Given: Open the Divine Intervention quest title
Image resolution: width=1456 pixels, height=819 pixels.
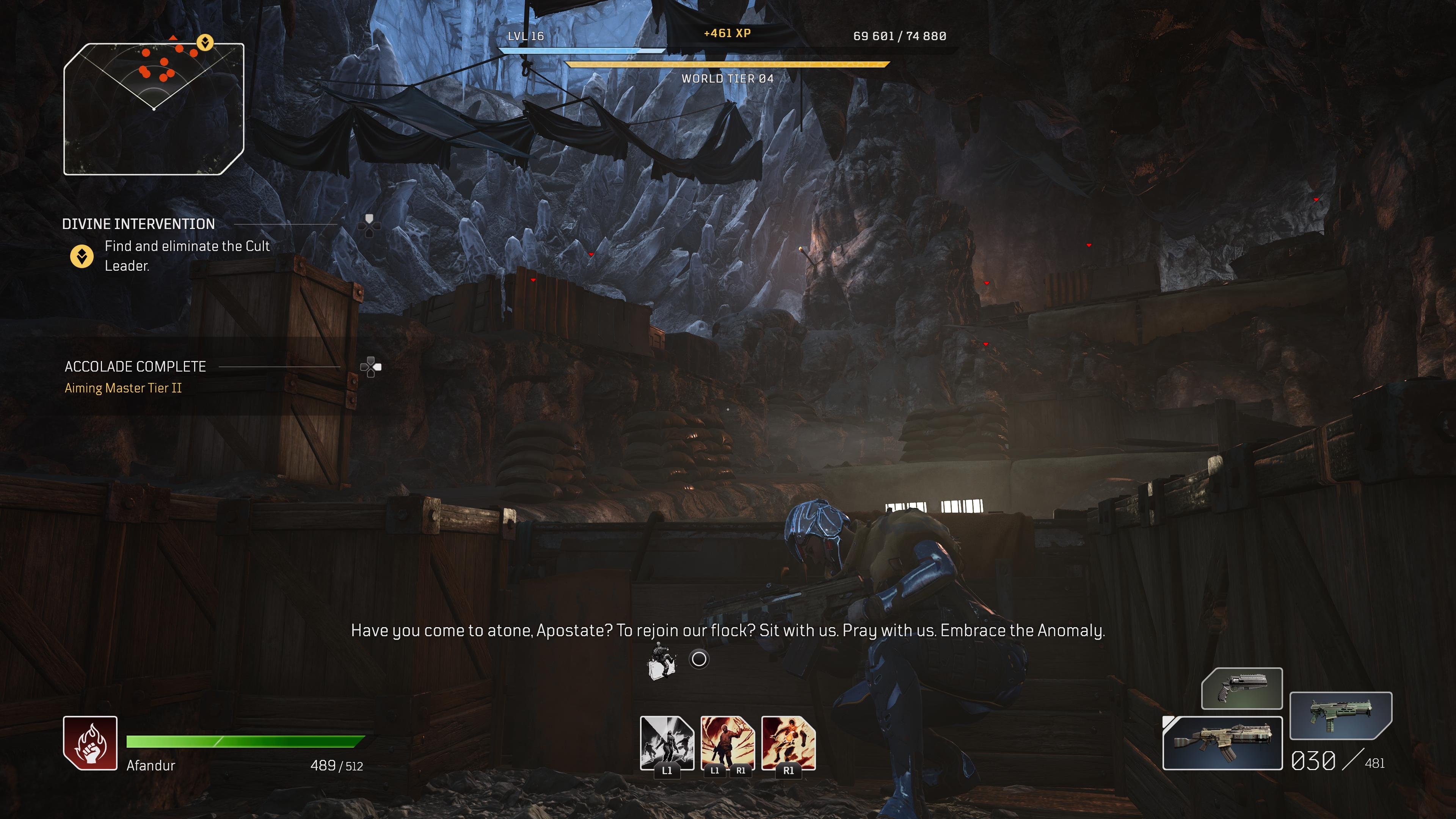Looking at the screenshot, I should pos(138,224).
